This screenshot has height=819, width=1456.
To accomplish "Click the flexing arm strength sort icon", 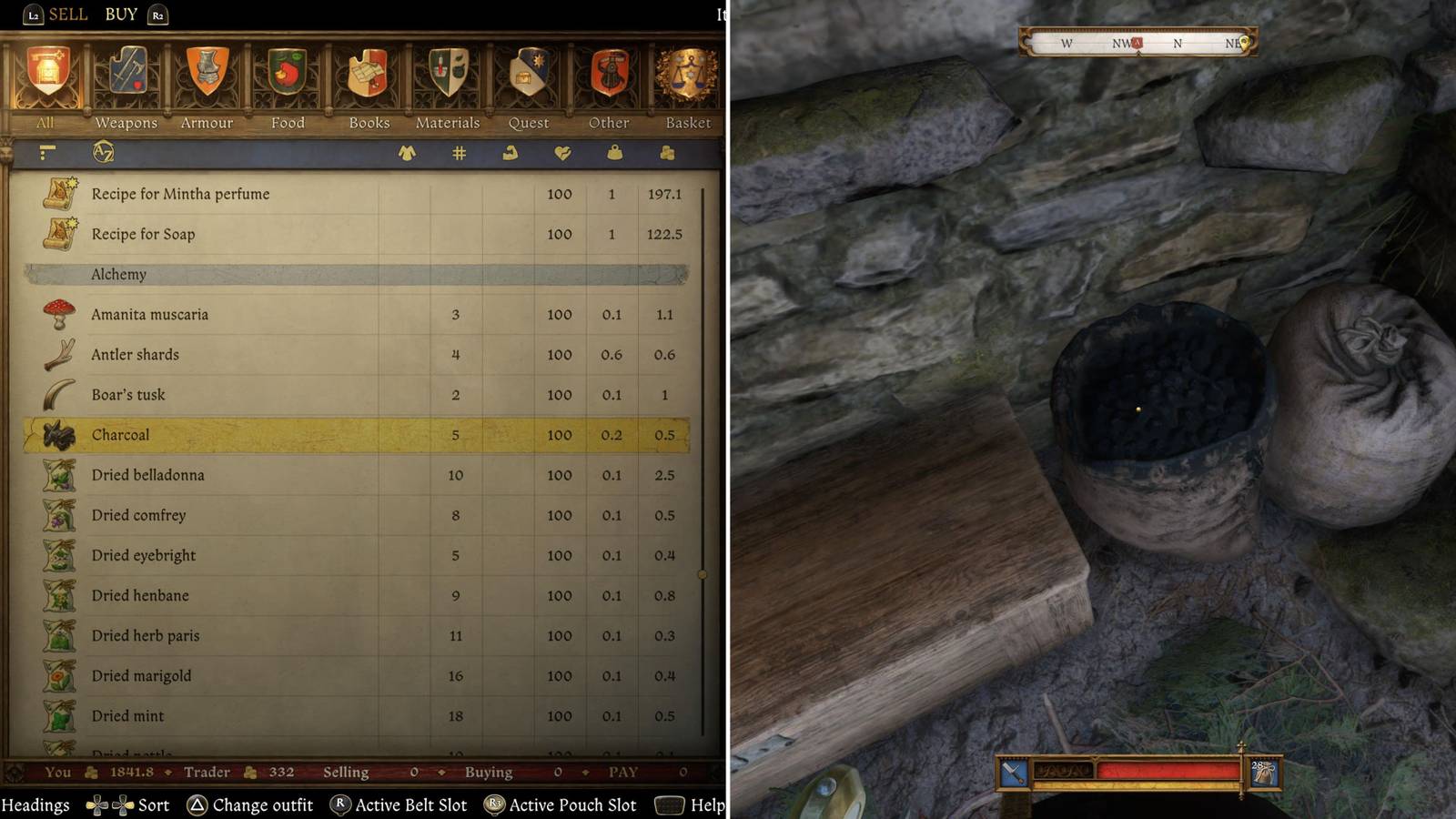I will pos(510,154).
